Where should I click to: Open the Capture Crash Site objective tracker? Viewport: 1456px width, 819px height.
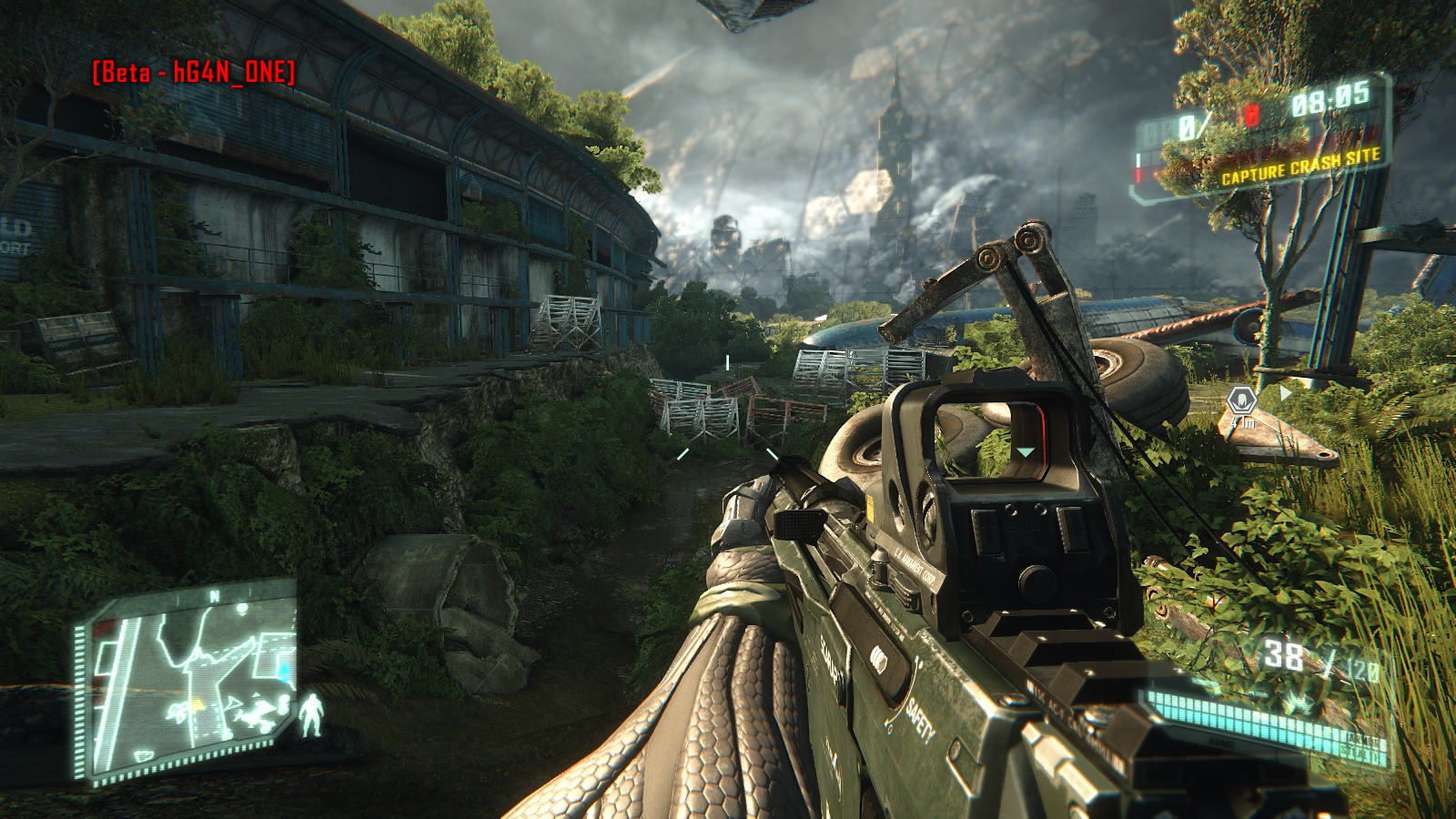[1299, 168]
